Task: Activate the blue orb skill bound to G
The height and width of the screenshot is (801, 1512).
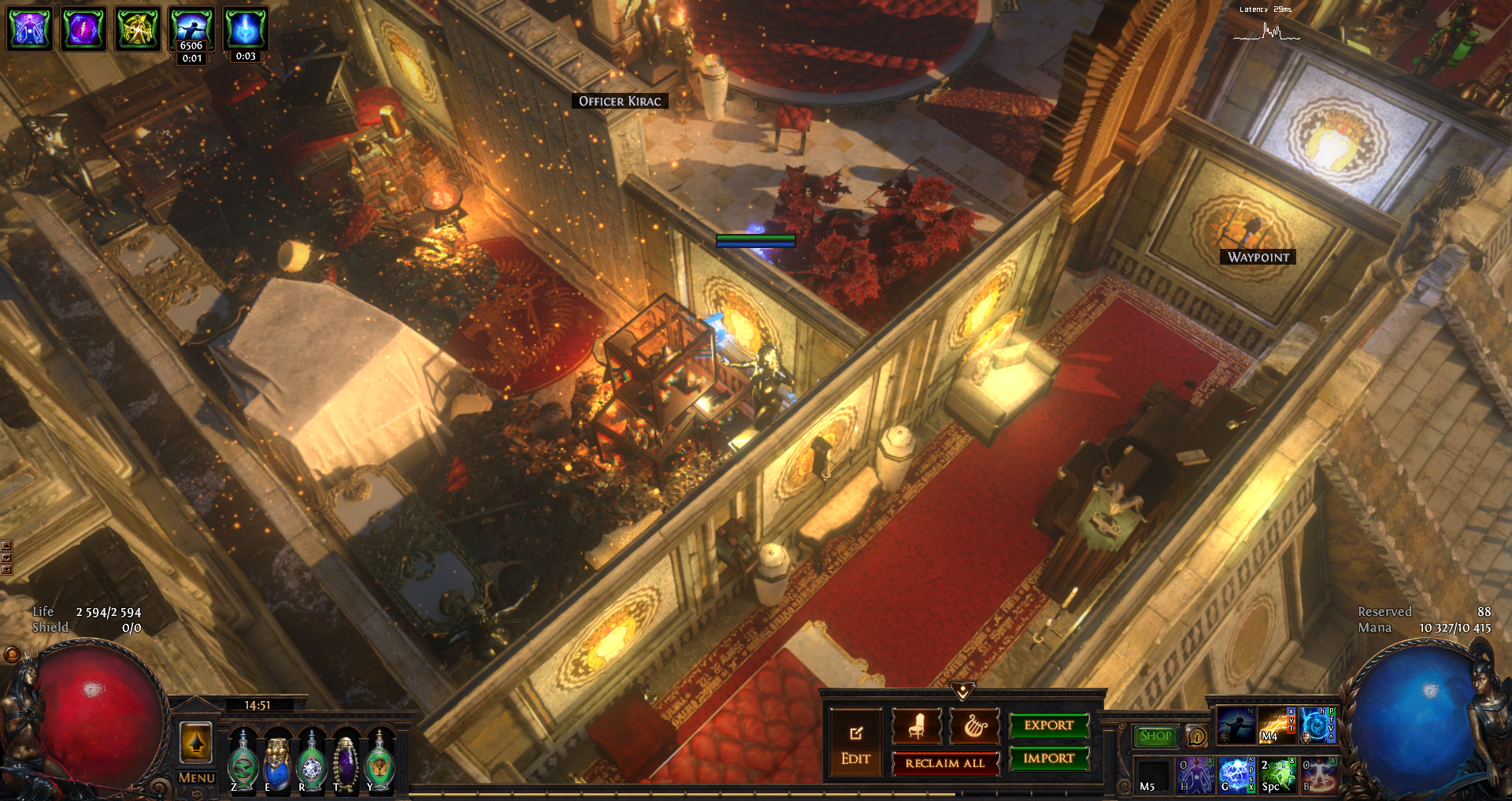Action: click(x=1236, y=774)
